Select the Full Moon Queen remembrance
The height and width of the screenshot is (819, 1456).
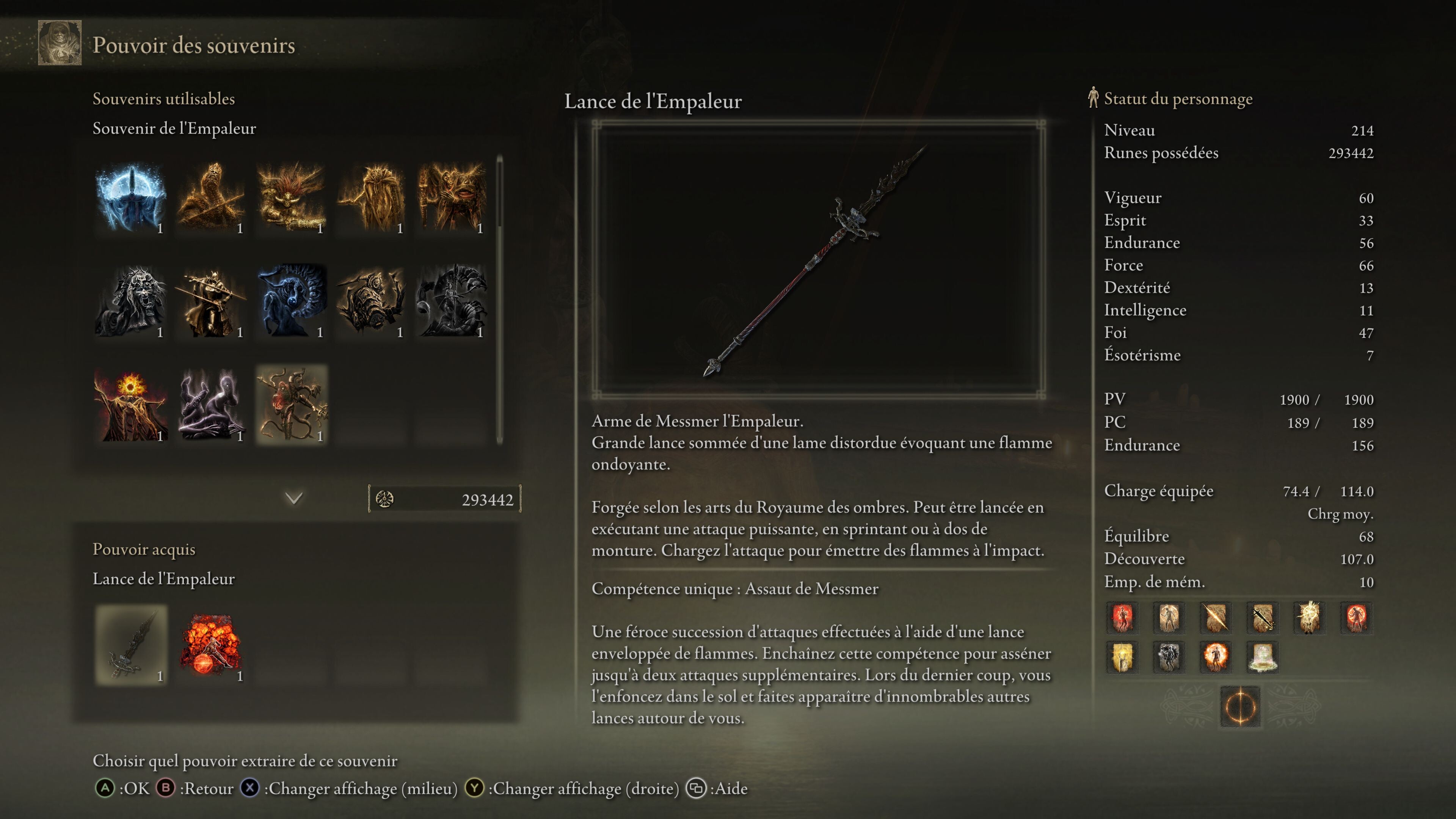pos(131,198)
